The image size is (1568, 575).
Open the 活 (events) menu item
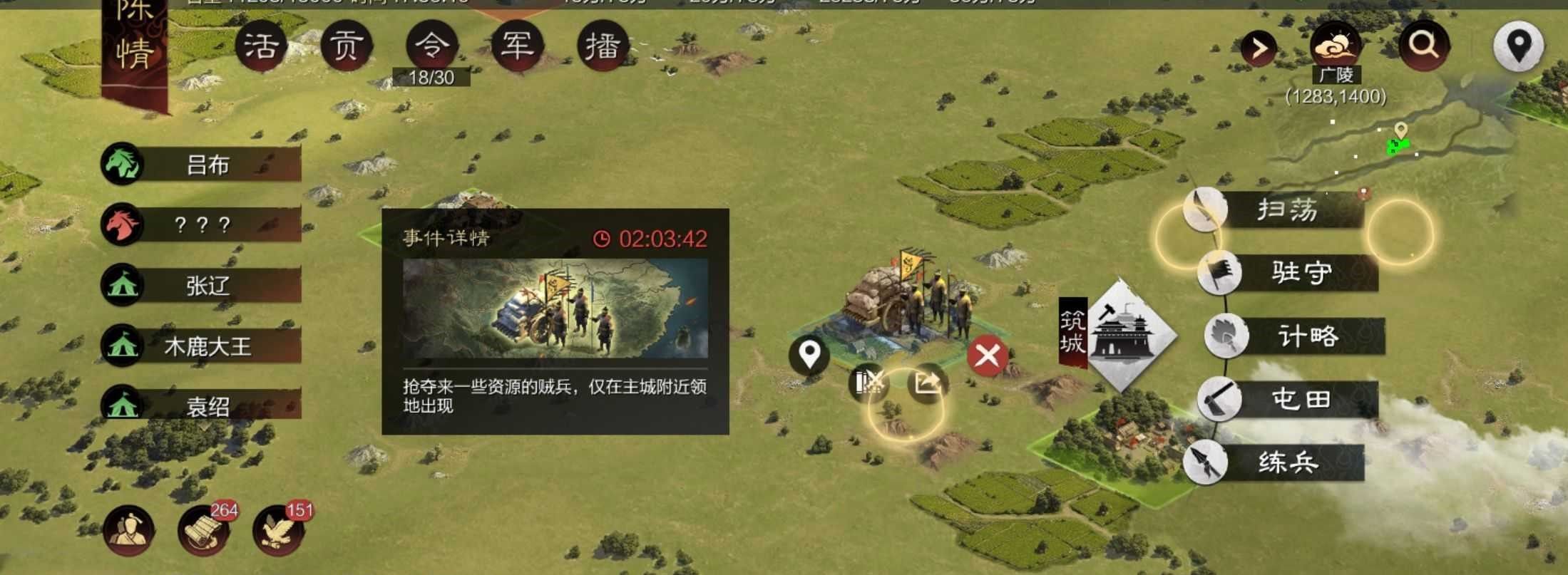tap(262, 44)
